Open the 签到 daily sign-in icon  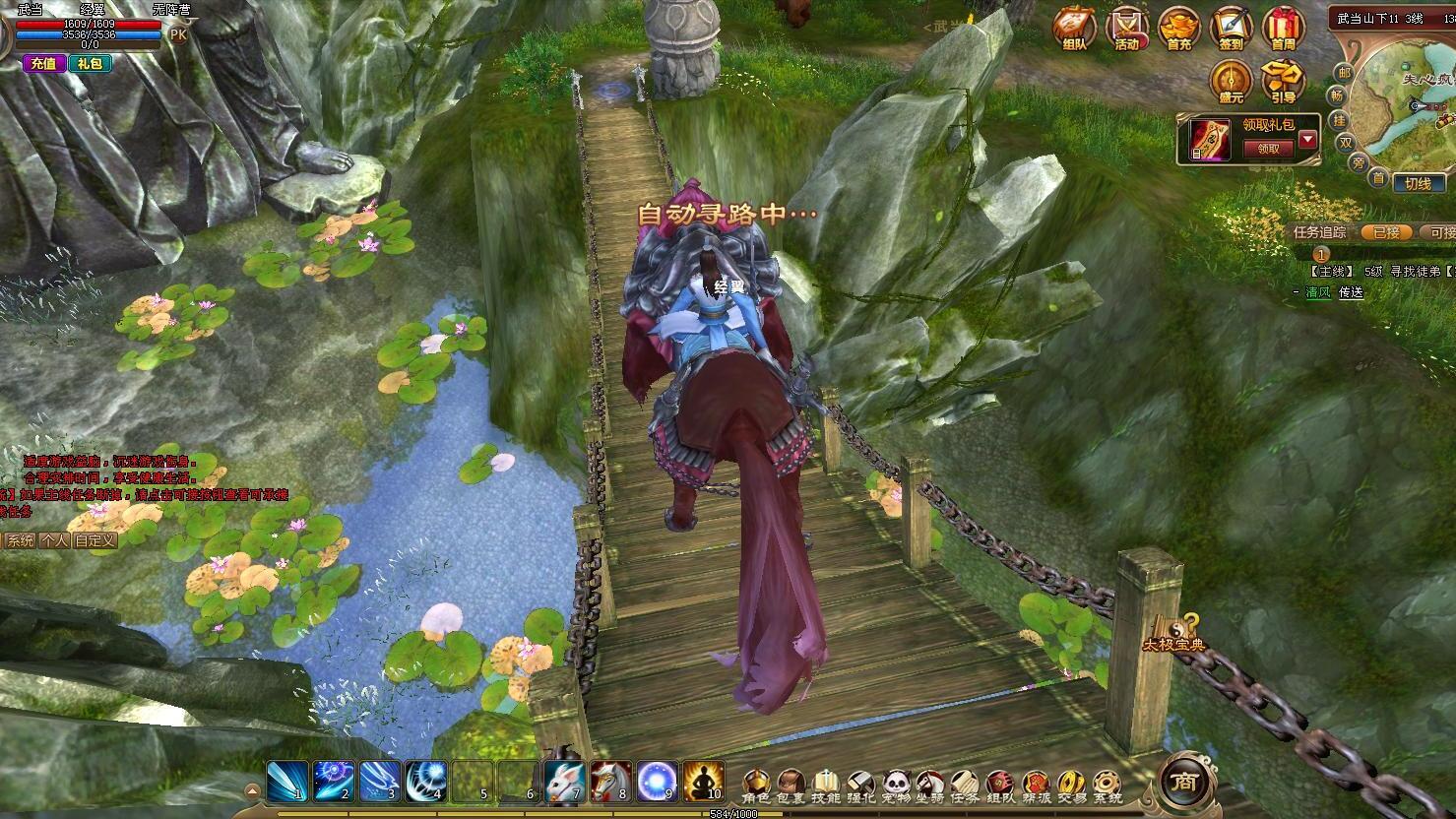coord(1231,28)
